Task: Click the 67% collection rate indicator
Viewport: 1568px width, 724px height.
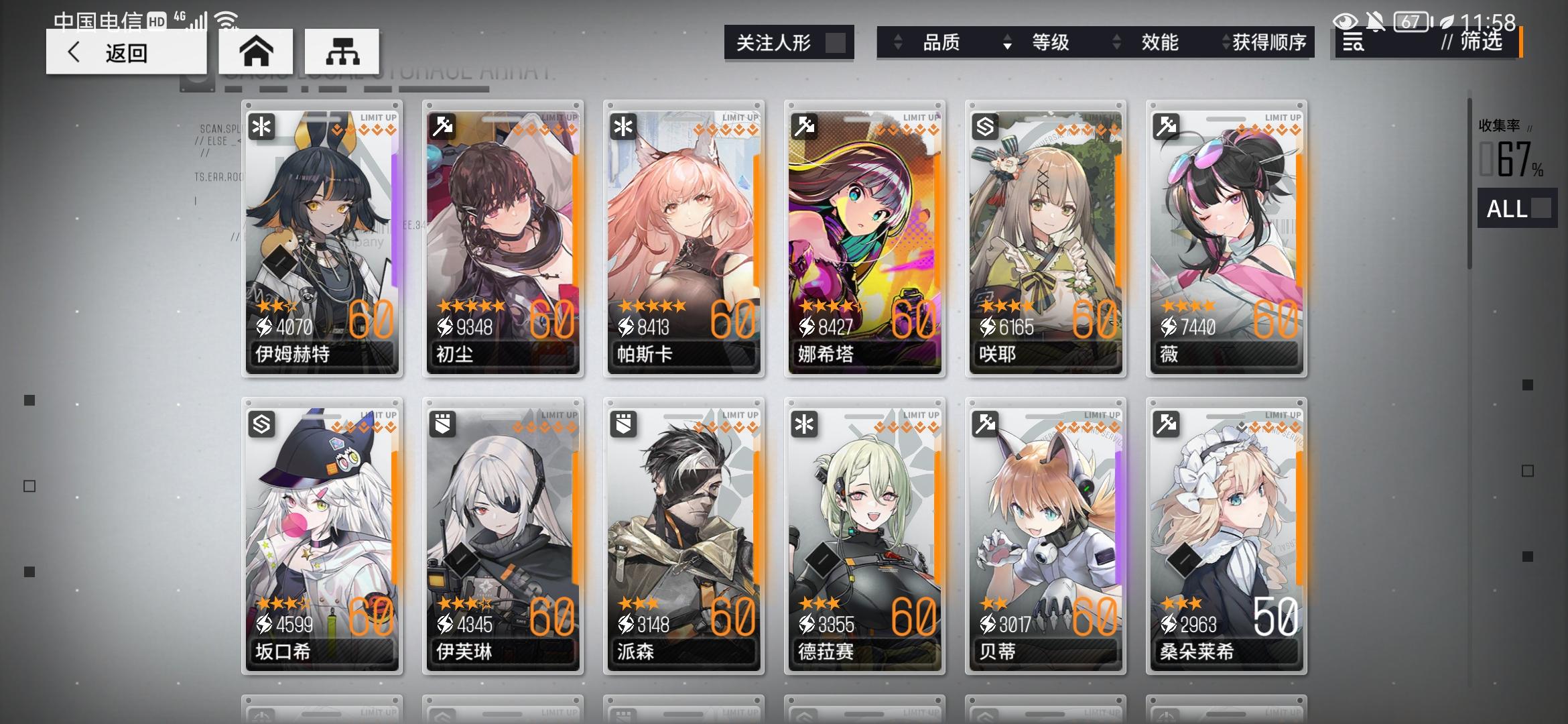Action: 1514,161
